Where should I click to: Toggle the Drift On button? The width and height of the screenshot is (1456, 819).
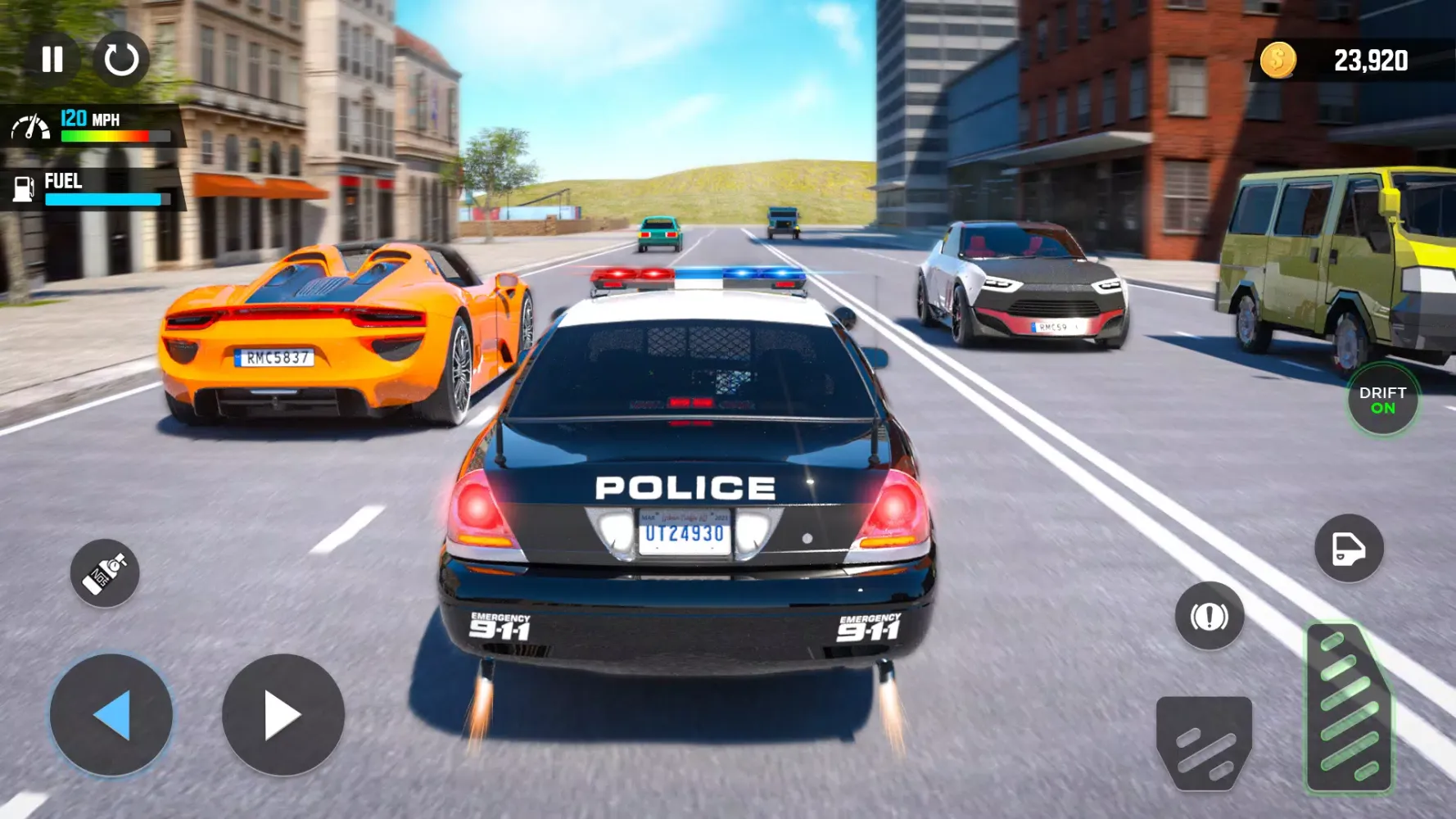point(1382,400)
